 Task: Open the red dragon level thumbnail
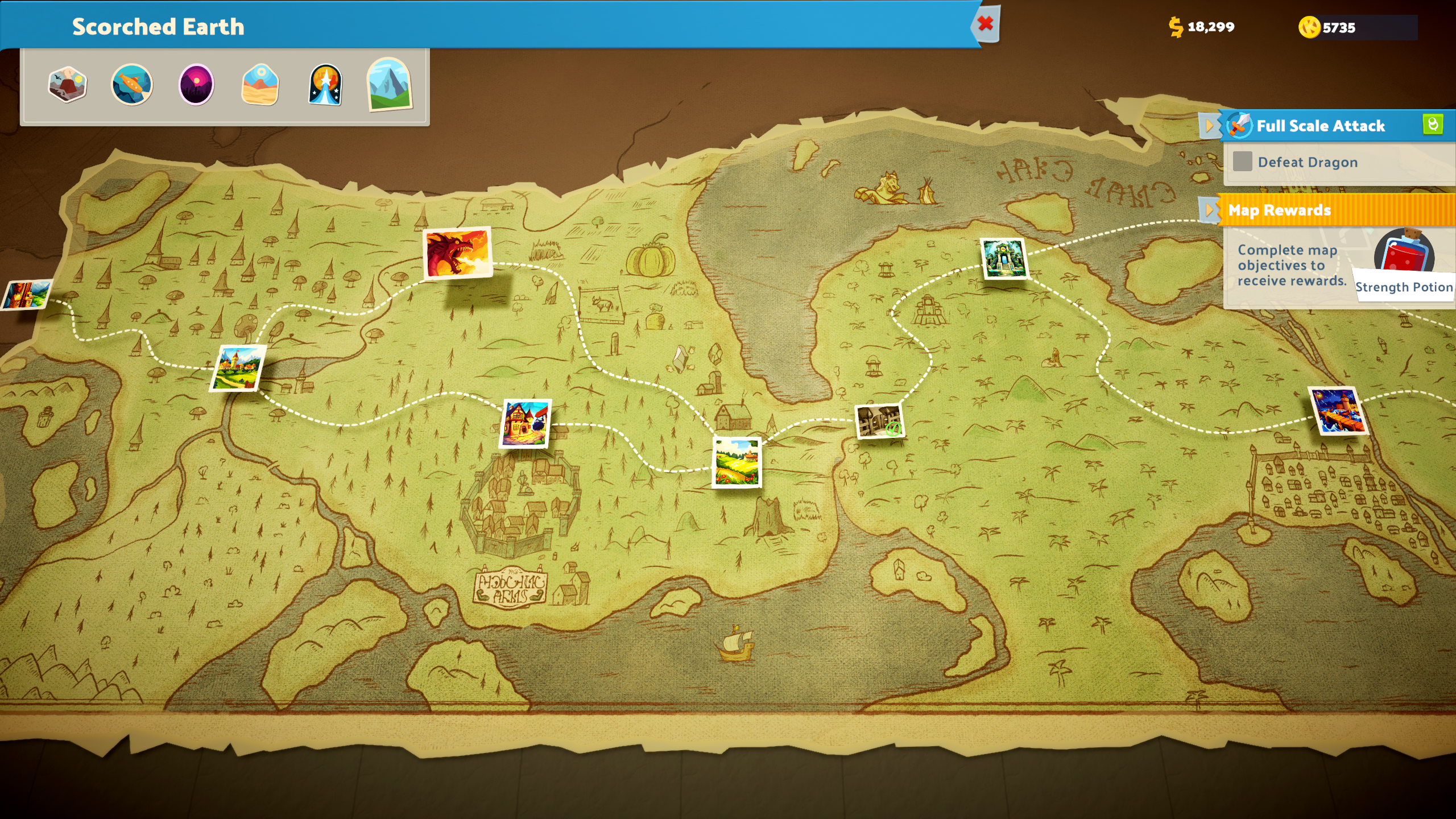coord(457,253)
